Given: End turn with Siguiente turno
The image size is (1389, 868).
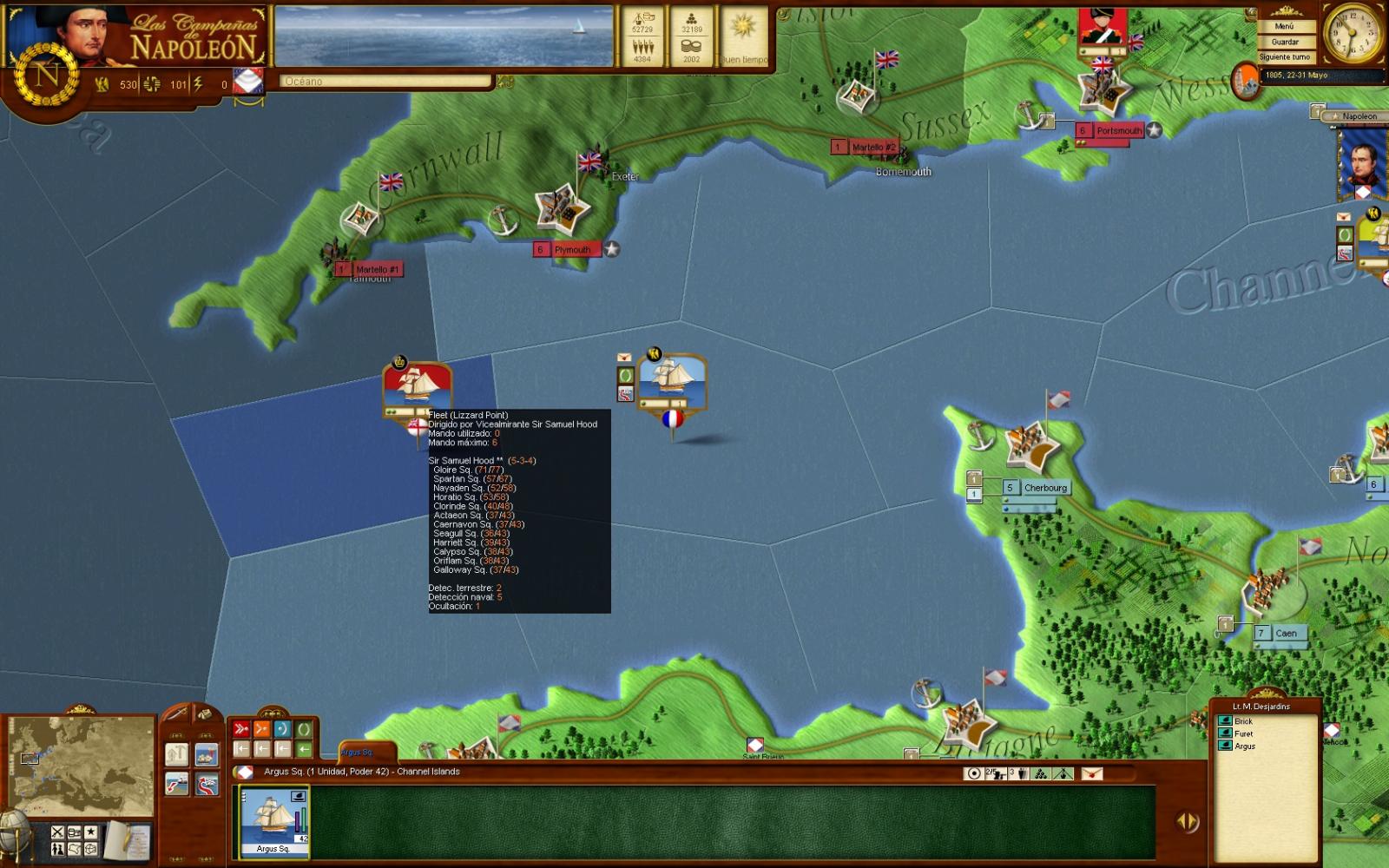Looking at the screenshot, I should pos(1284,57).
